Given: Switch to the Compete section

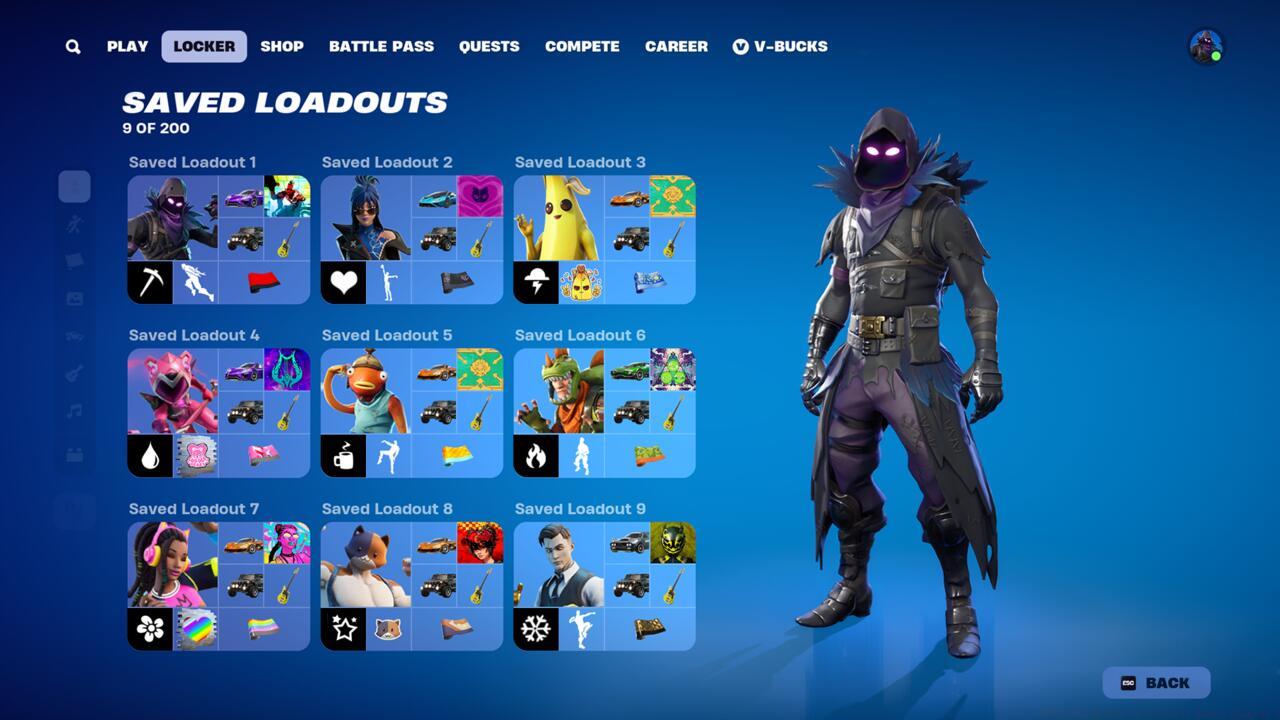Looking at the screenshot, I should 582,46.
